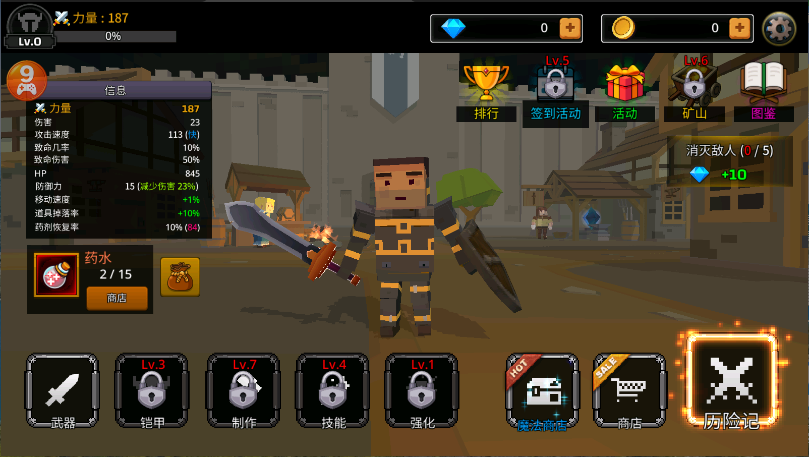Open the 排行 ranking trophy
The width and height of the screenshot is (809, 457).
486,92
